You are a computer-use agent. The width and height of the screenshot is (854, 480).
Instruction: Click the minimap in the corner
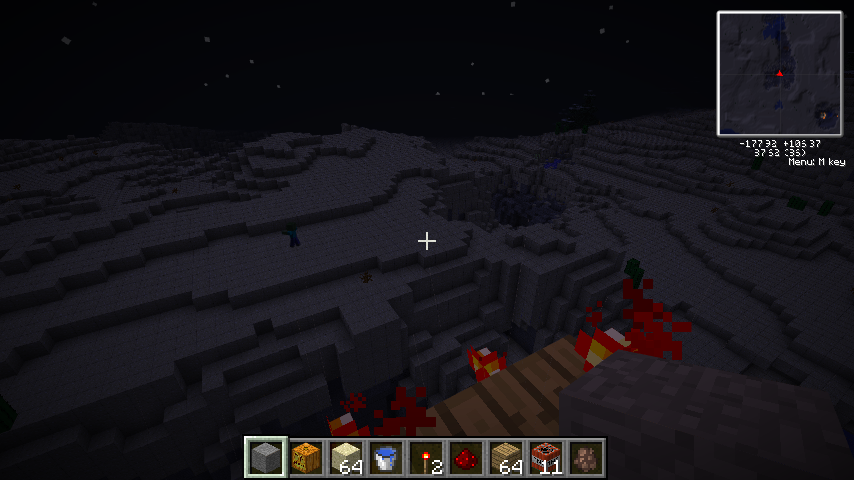[x=779, y=73]
